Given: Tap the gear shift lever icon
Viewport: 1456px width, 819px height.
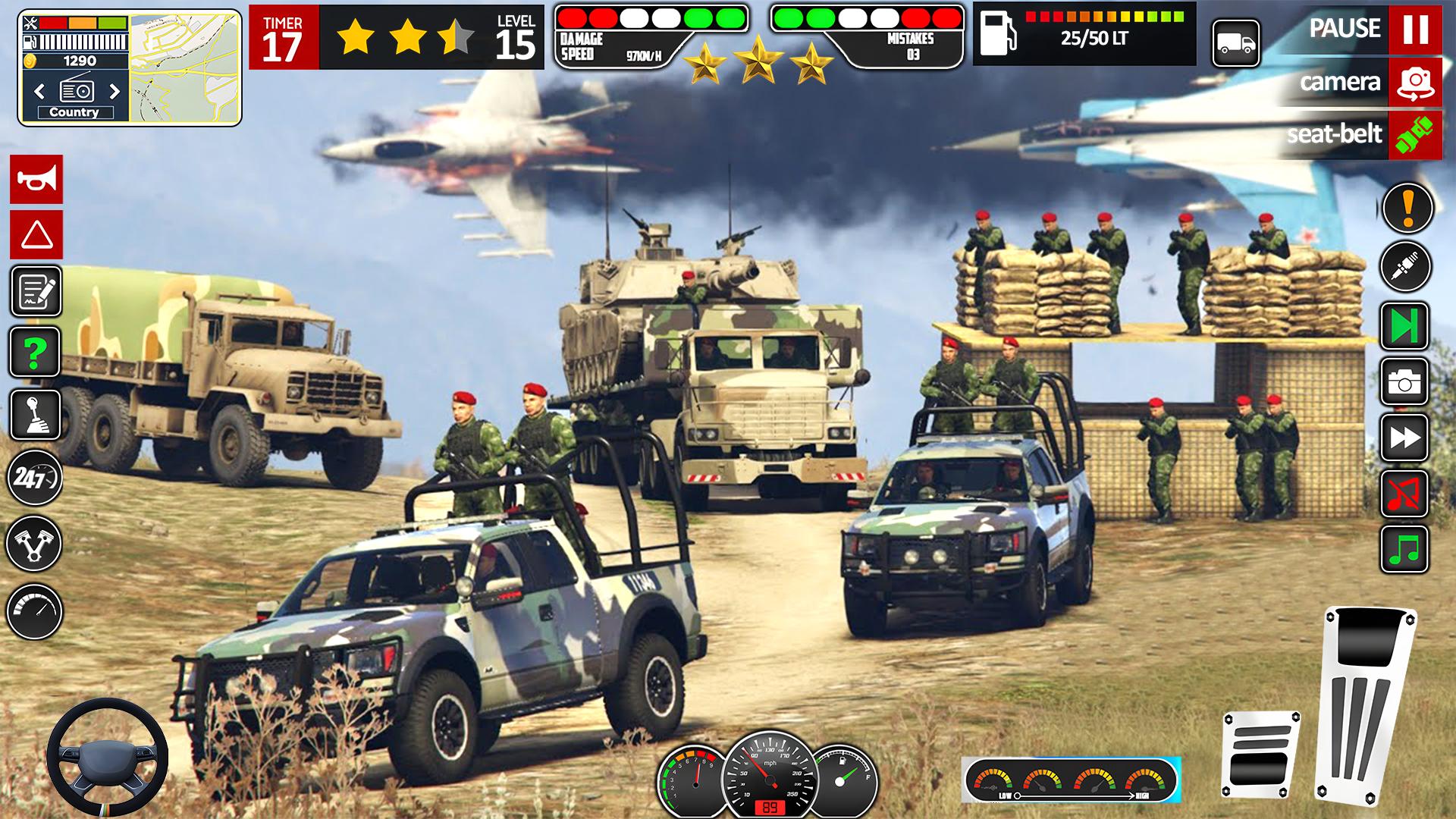Looking at the screenshot, I should pos(35,415).
